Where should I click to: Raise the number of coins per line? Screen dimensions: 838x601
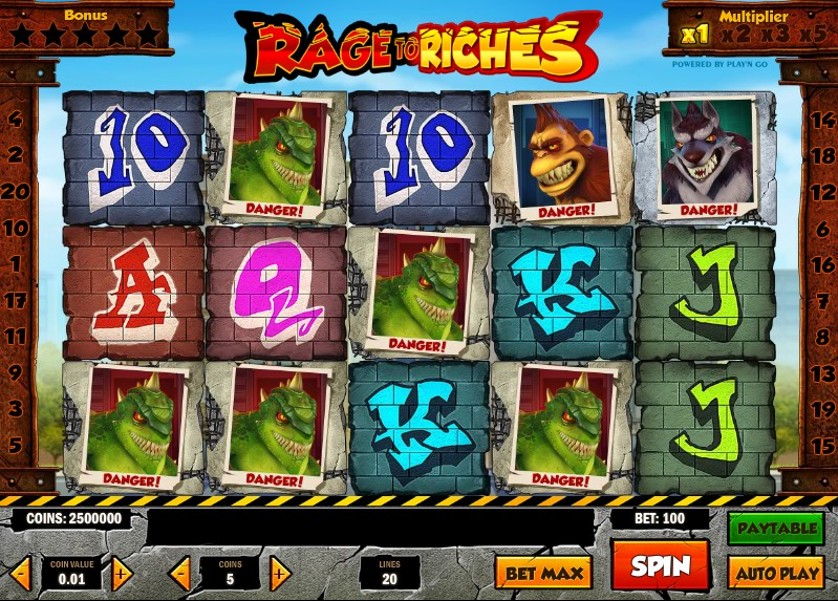pyautogui.click(x=280, y=574)
